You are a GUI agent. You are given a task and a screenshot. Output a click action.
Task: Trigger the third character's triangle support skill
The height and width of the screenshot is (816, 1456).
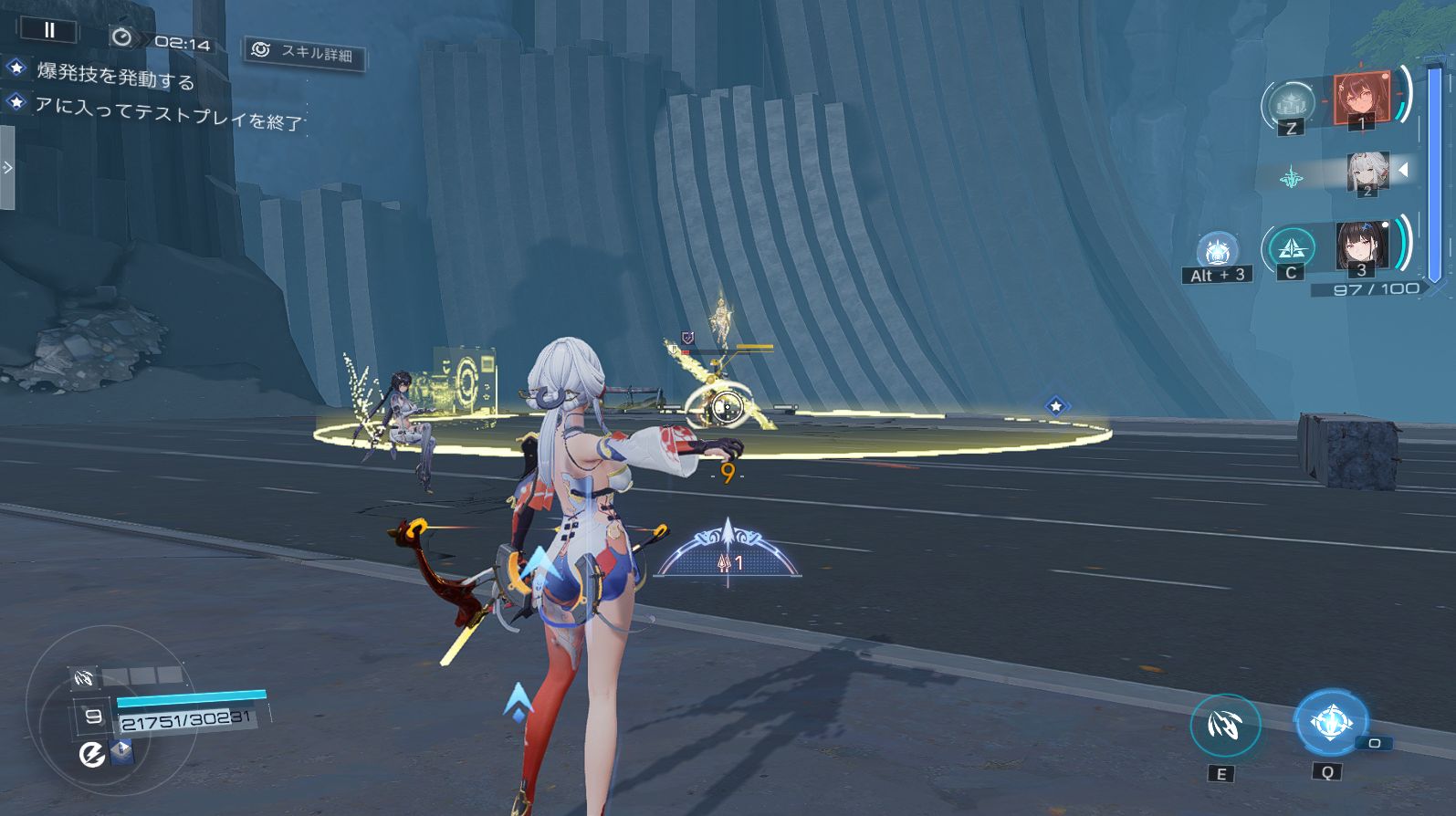click(1291, 247)
